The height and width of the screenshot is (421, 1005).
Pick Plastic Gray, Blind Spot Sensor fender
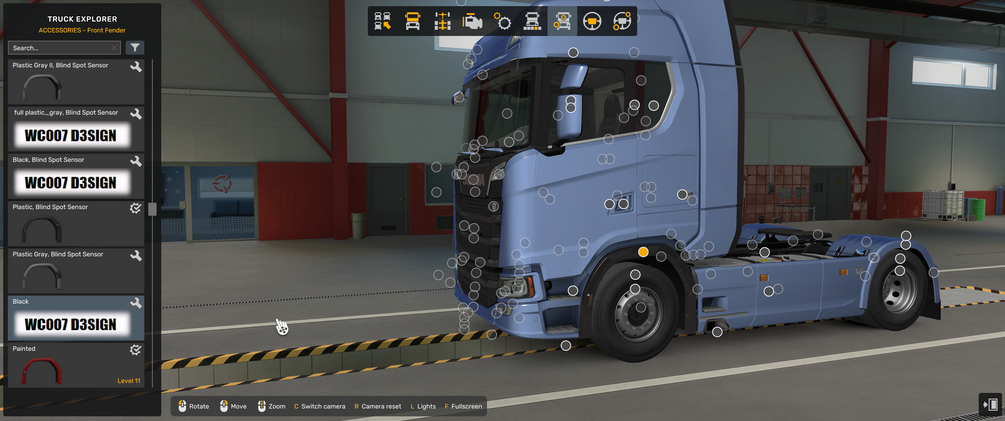pyautogui.click(x=76, y=270)
